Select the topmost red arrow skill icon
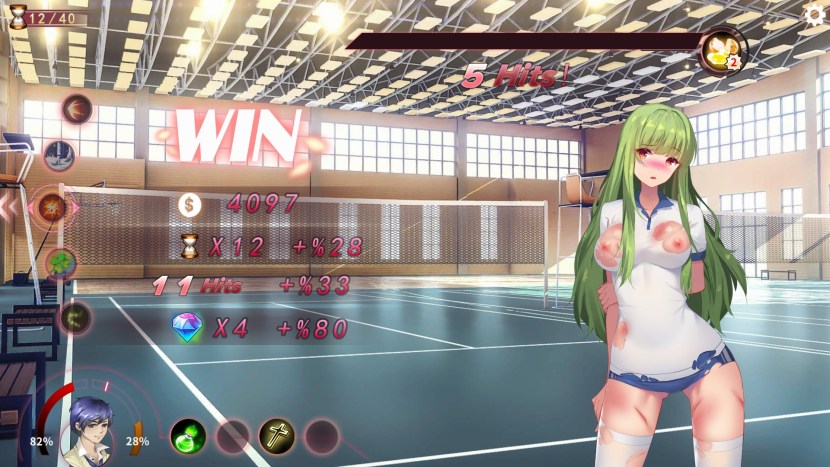The width and height of the screenshot is (830, 467). tap(77, 107)
